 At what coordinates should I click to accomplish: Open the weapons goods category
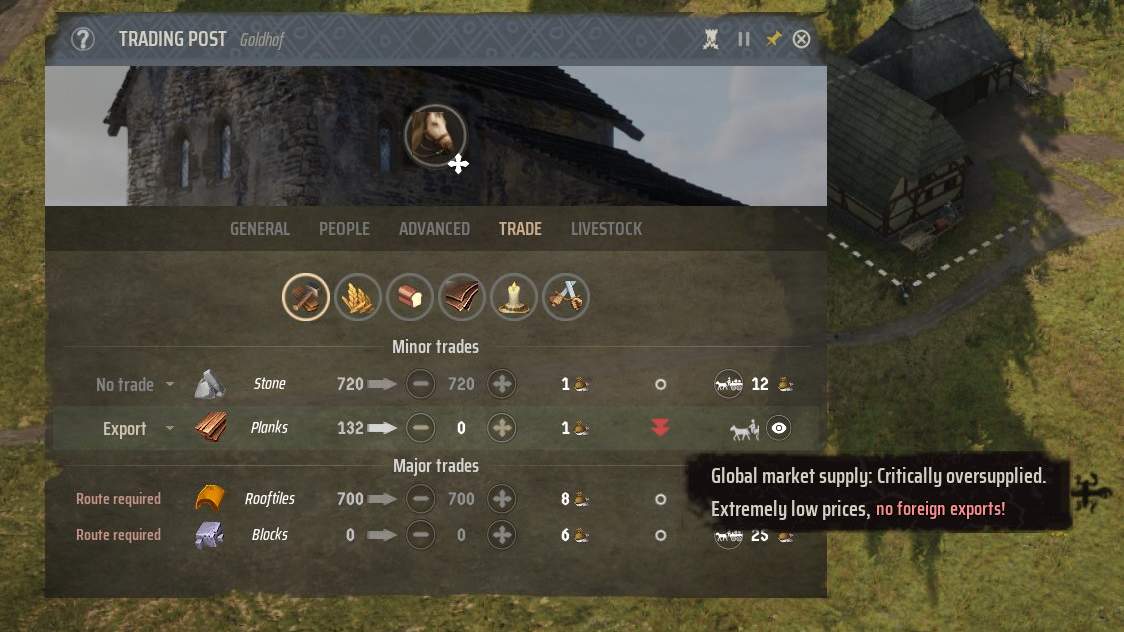click(566, 297)
